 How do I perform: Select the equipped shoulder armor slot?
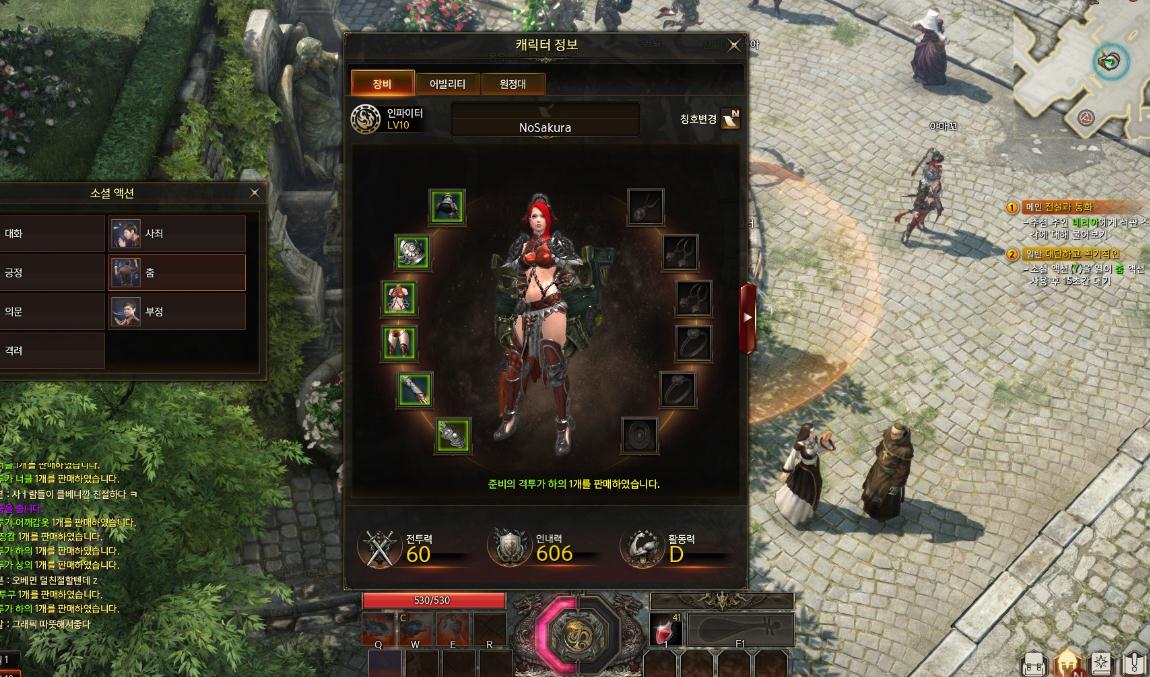pyautogui.click(x=412, y=251)
